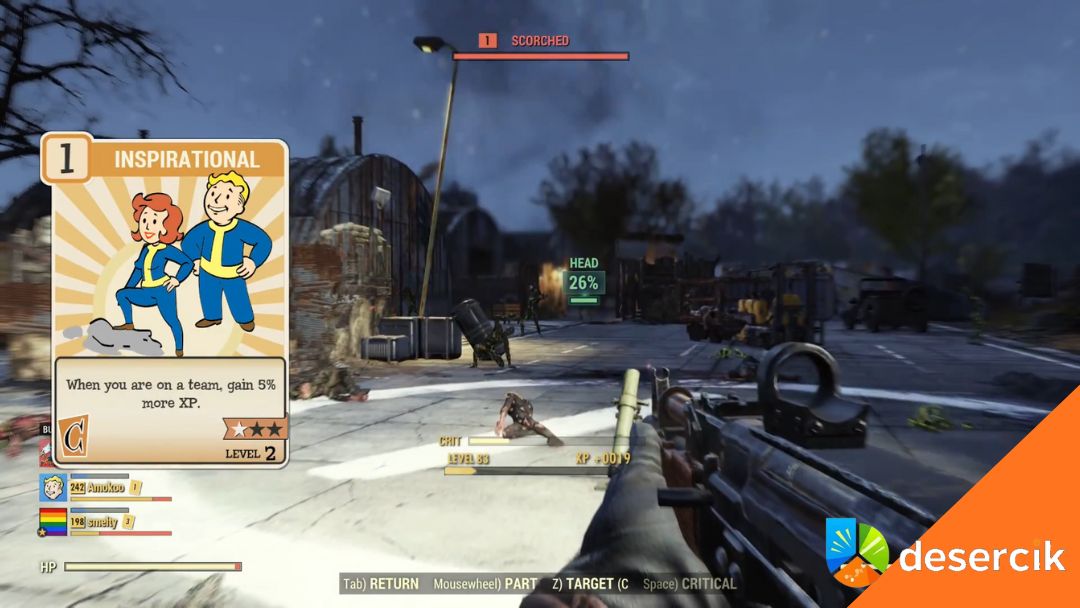Open the desercik logo watermark

tap(945, 555)
